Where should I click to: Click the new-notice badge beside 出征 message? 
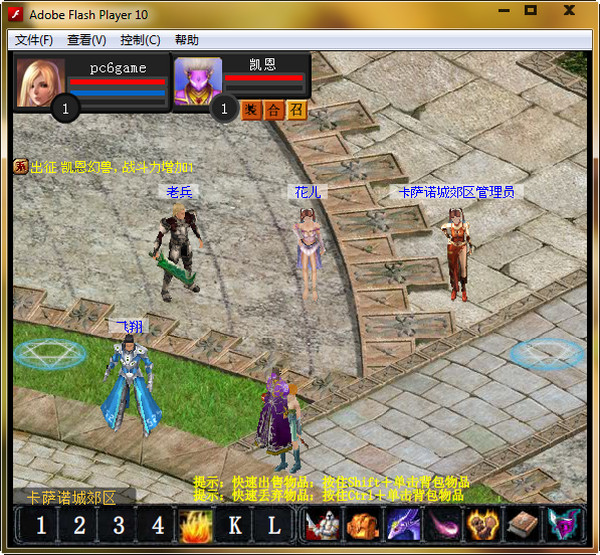pos(20,167)
